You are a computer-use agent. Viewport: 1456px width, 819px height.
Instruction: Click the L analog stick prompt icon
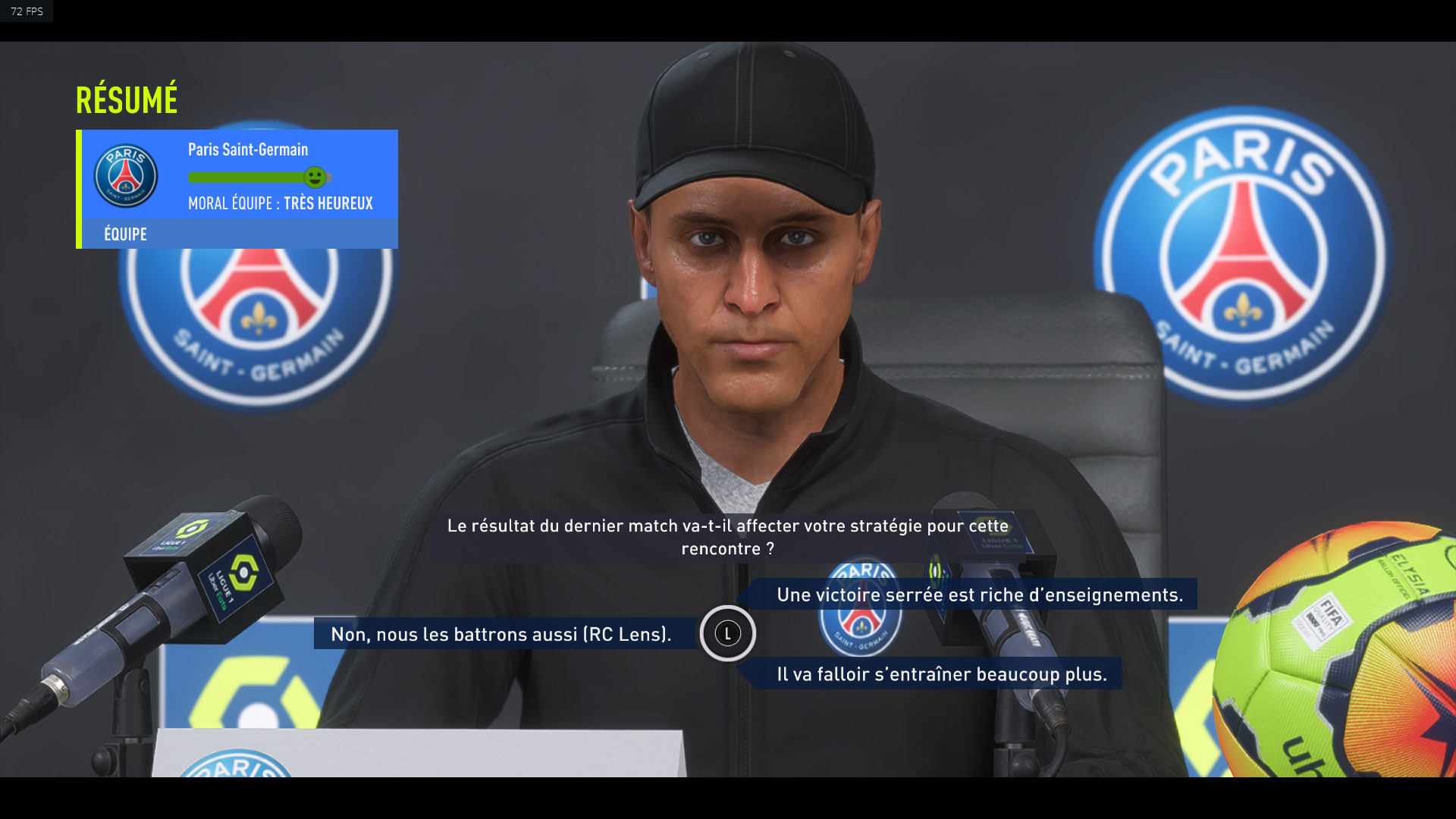[x=729, y=634]
